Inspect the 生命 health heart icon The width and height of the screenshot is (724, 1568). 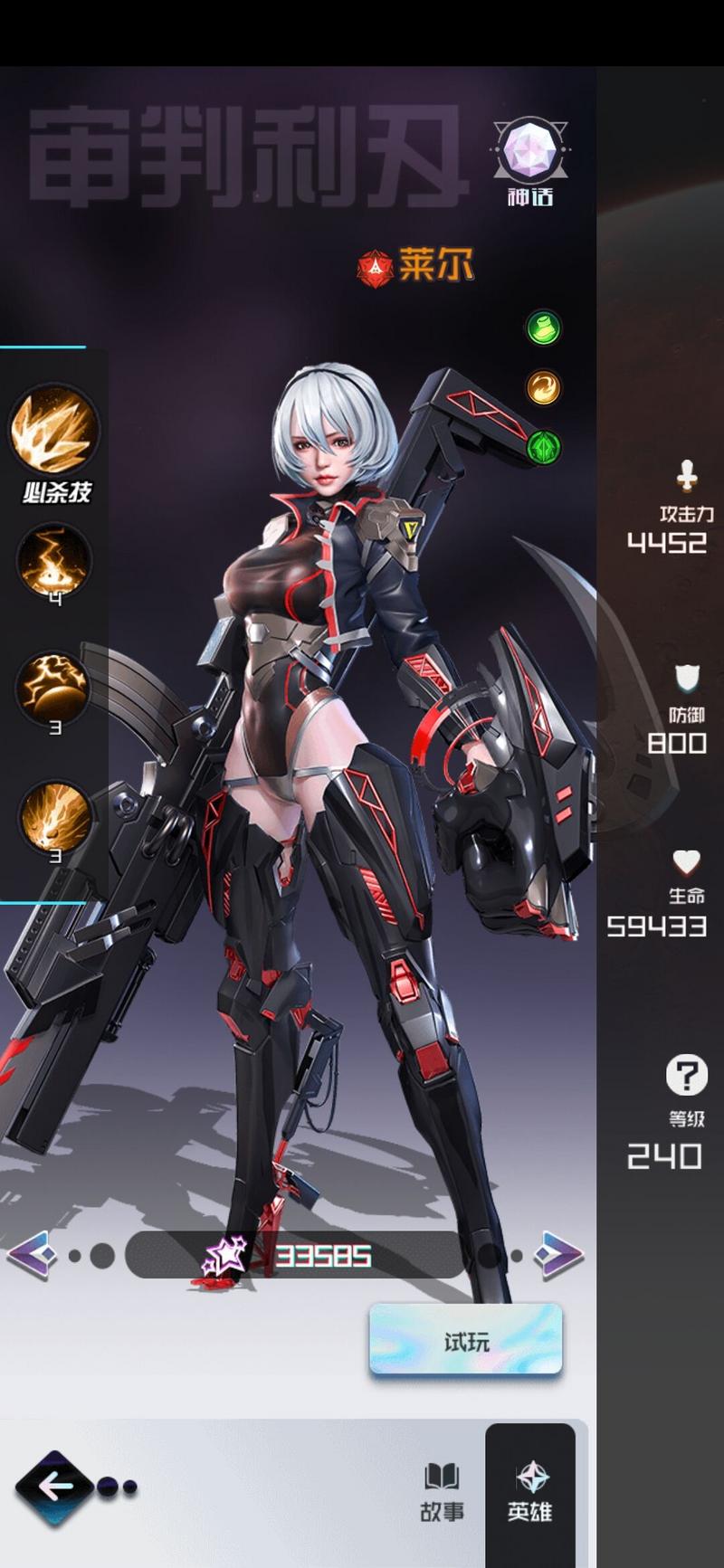687,861
